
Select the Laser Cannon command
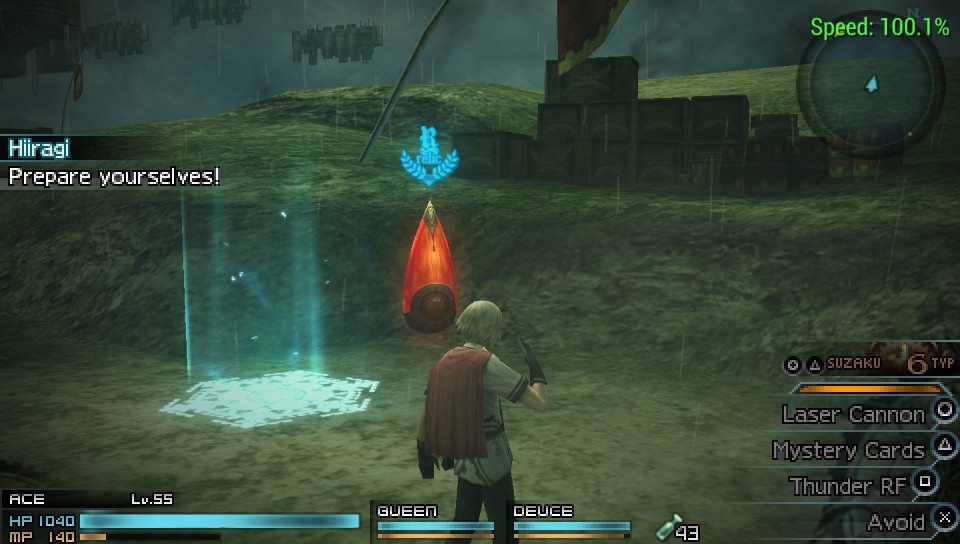point(855,414)
